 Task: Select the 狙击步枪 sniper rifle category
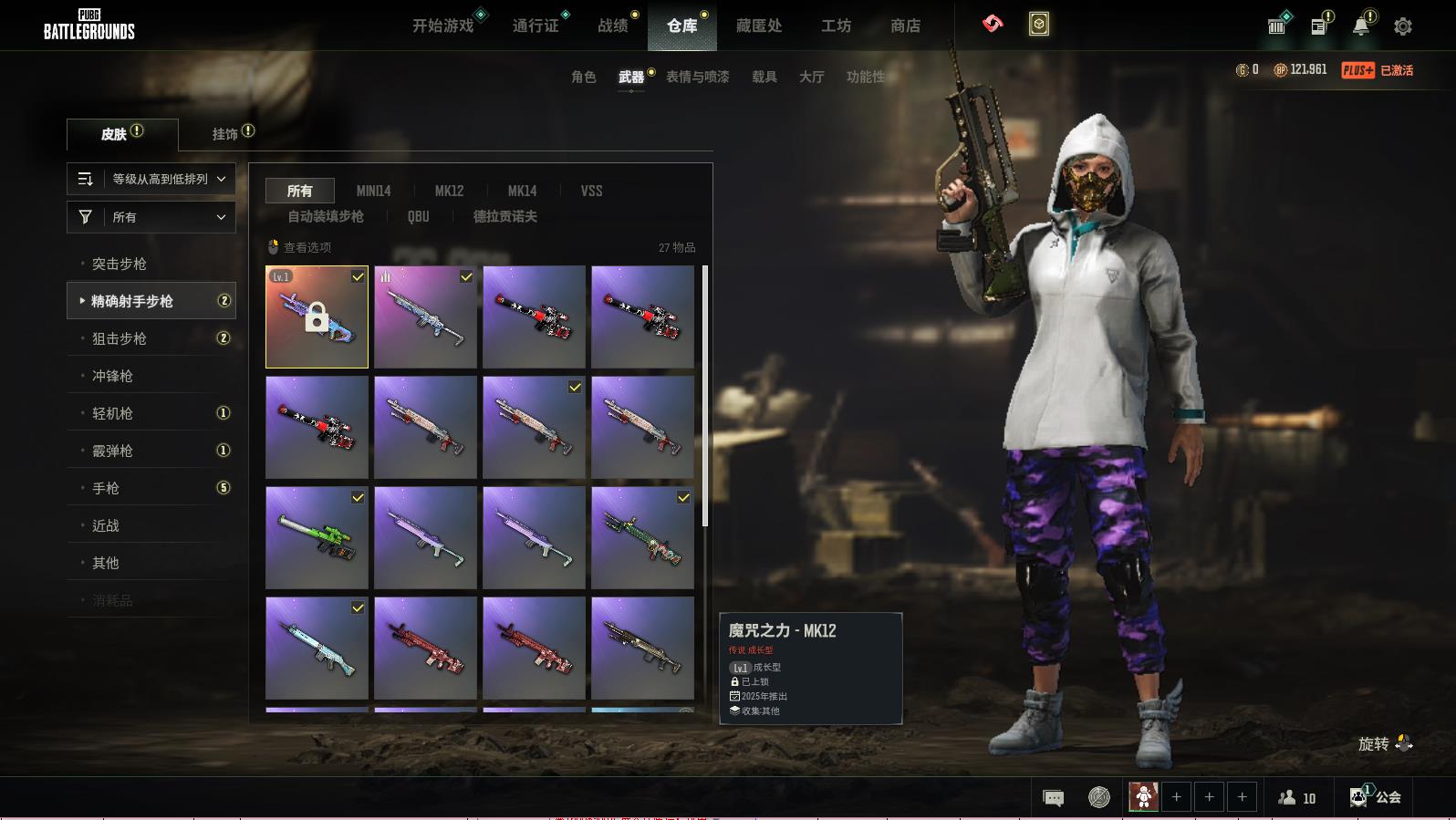(120, 338)
